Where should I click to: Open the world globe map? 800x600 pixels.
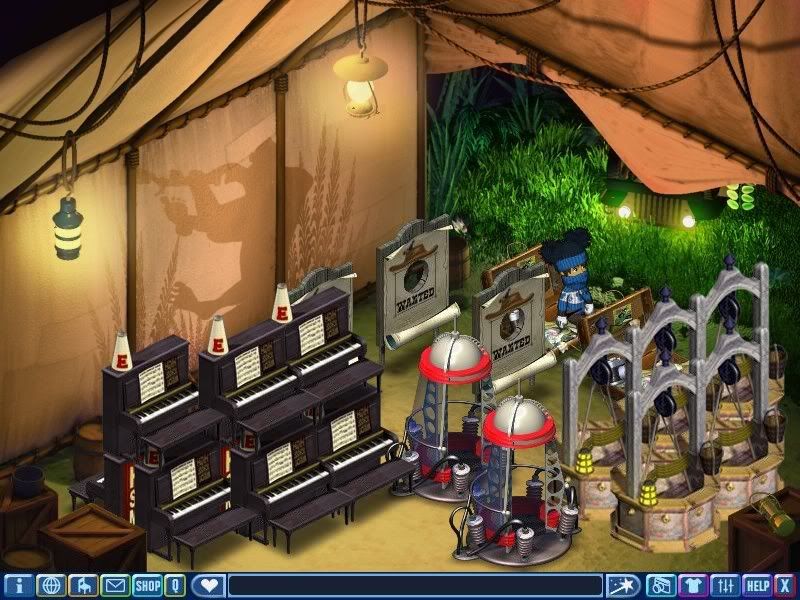pos(51,586)
